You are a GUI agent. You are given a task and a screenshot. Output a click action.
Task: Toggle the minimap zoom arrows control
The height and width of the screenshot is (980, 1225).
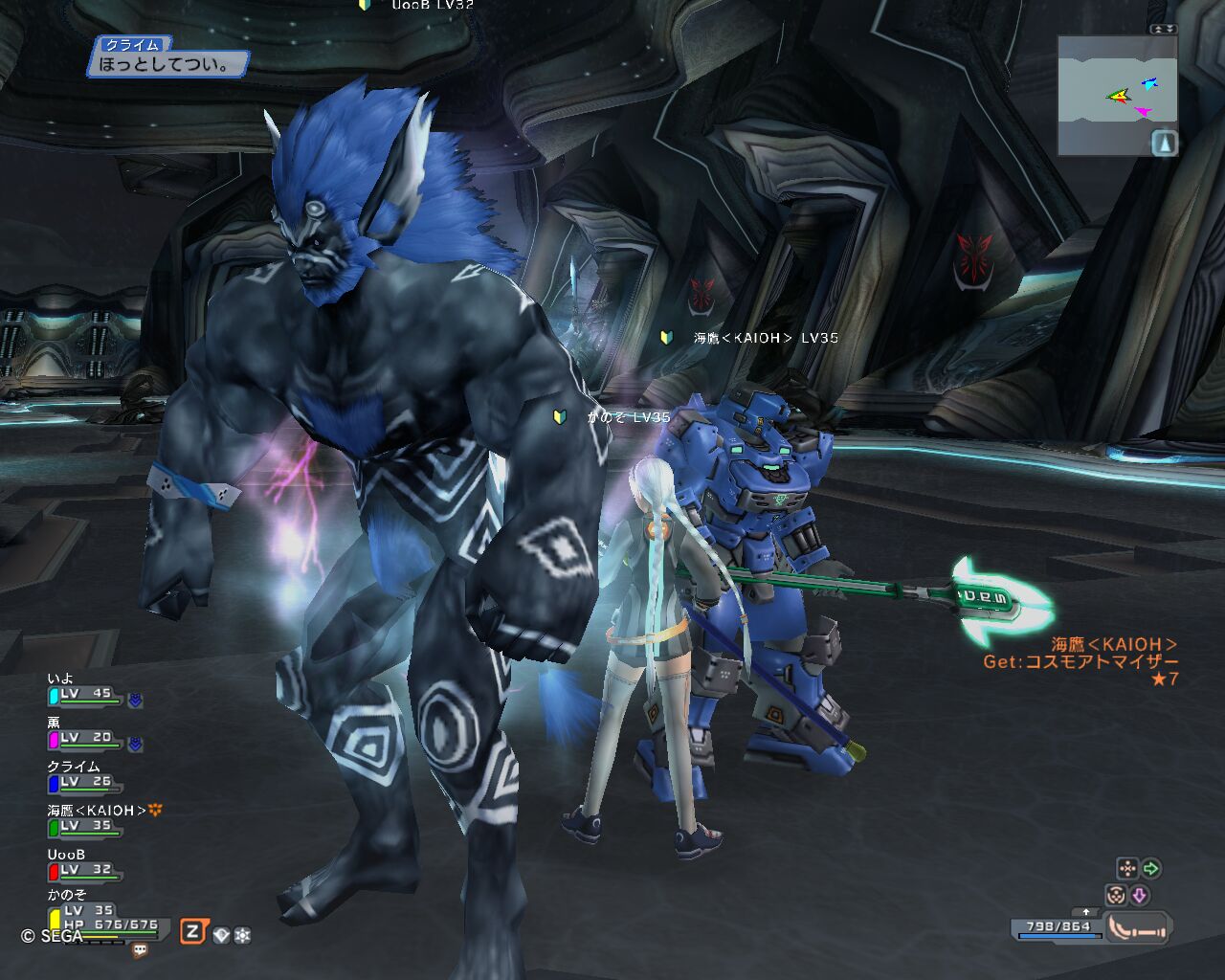tap(1163, 30)
